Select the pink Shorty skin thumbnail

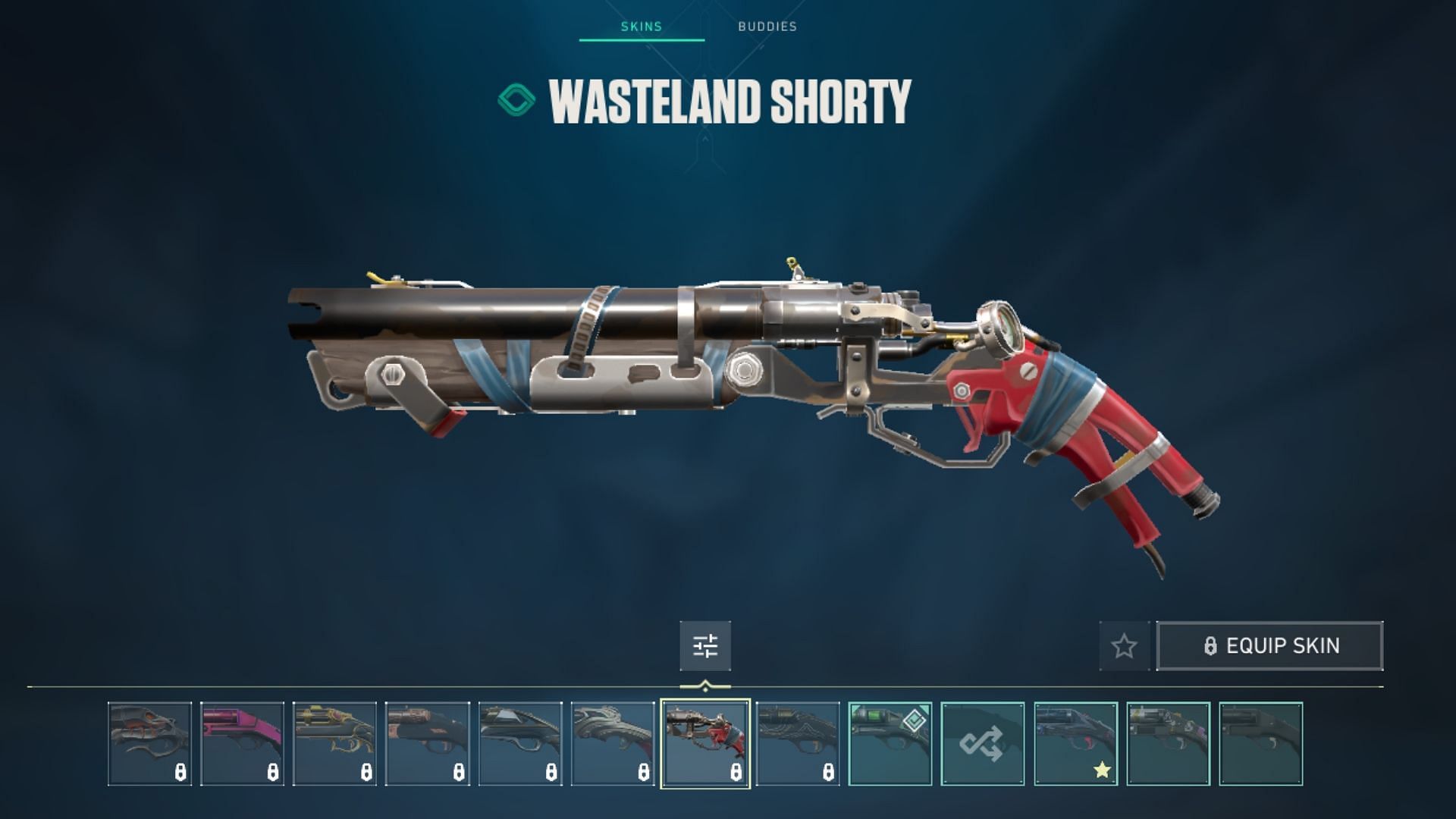tap(242, 743)
